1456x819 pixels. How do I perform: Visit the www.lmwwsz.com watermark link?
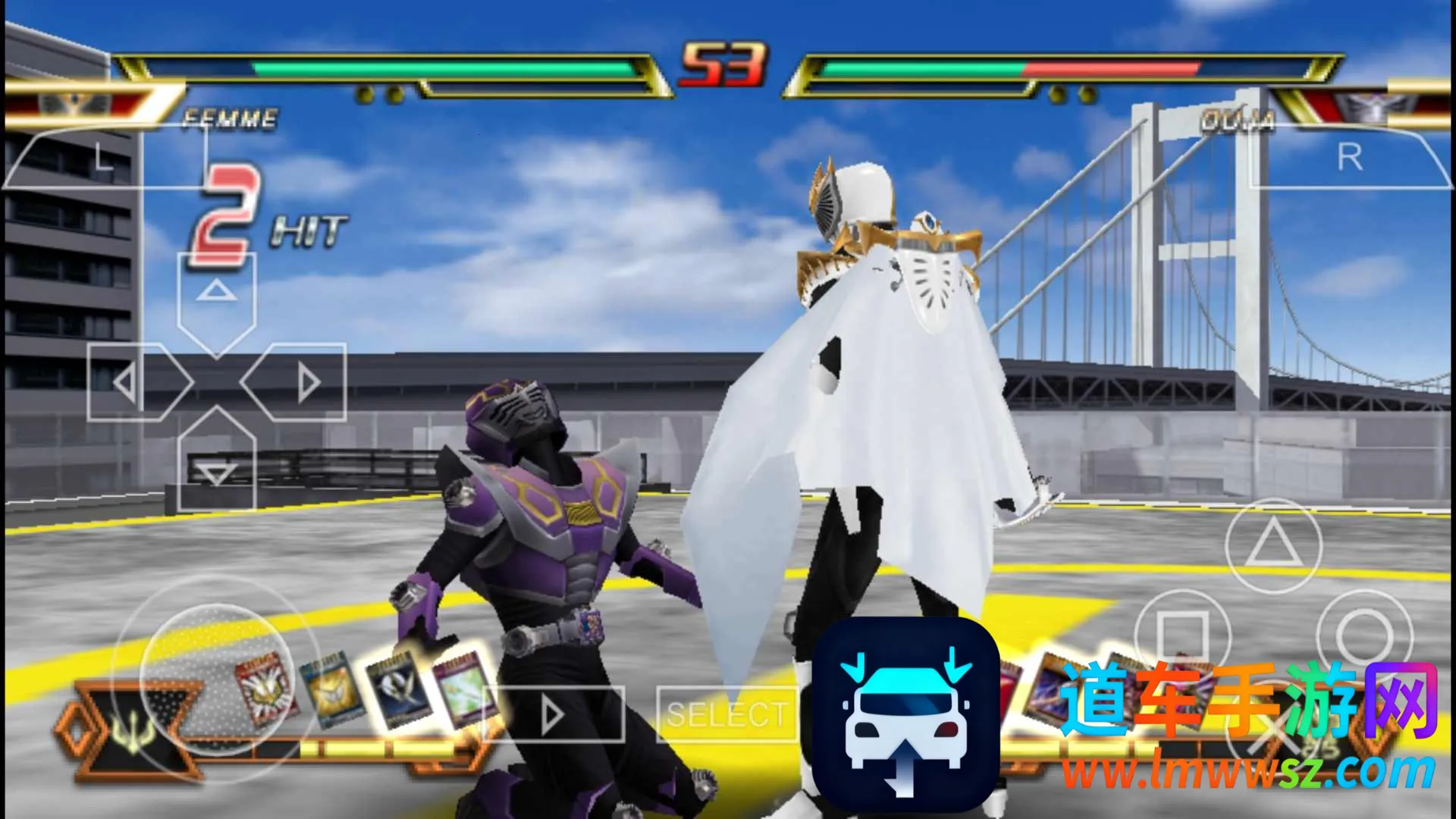pos(1247,771)
